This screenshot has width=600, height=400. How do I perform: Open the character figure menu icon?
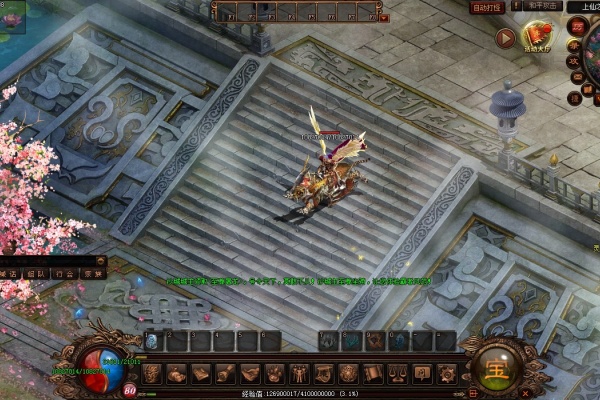(300, 373)
